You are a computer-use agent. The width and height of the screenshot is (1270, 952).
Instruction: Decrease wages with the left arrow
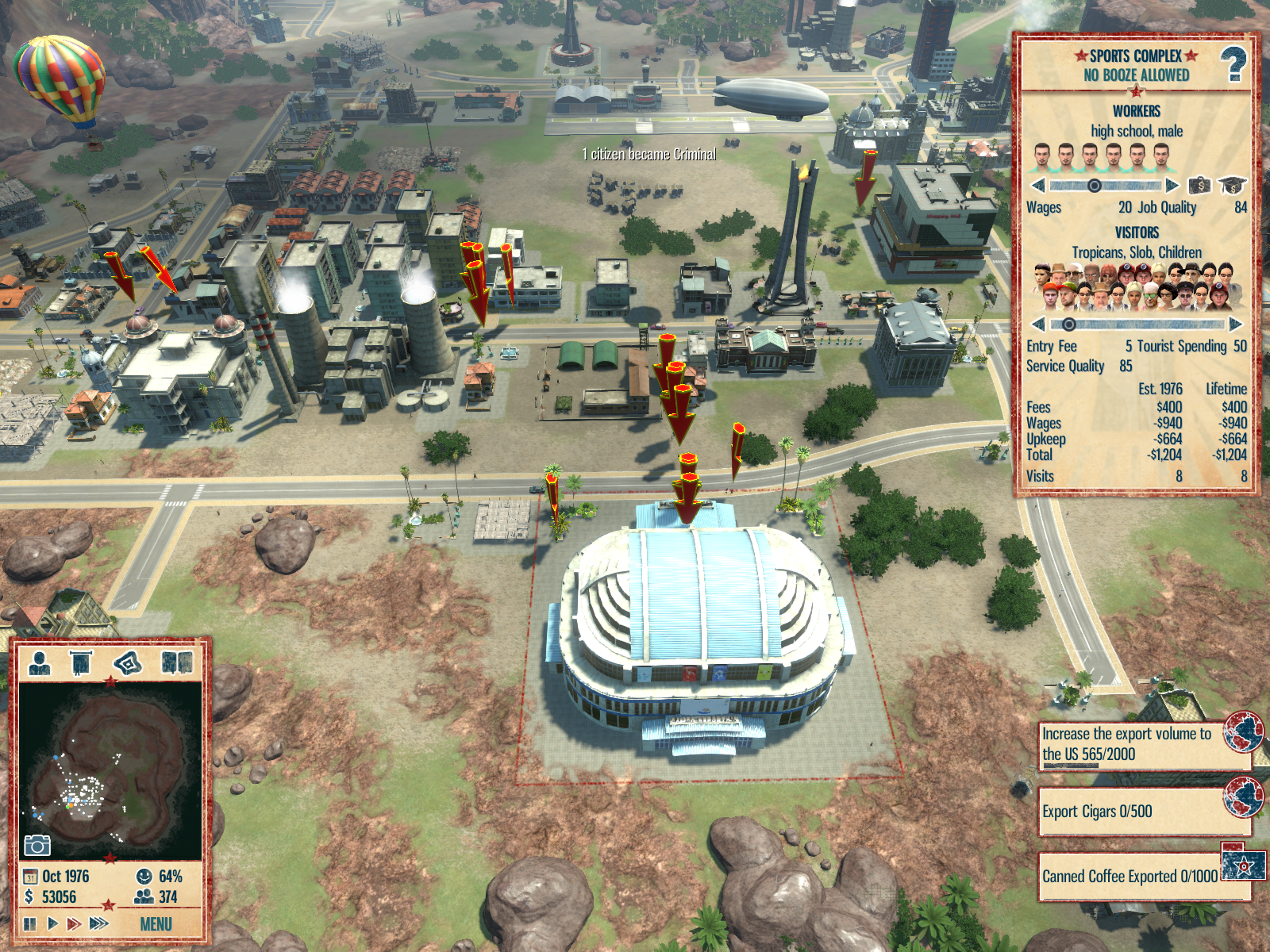click(x=1037, y=186)
